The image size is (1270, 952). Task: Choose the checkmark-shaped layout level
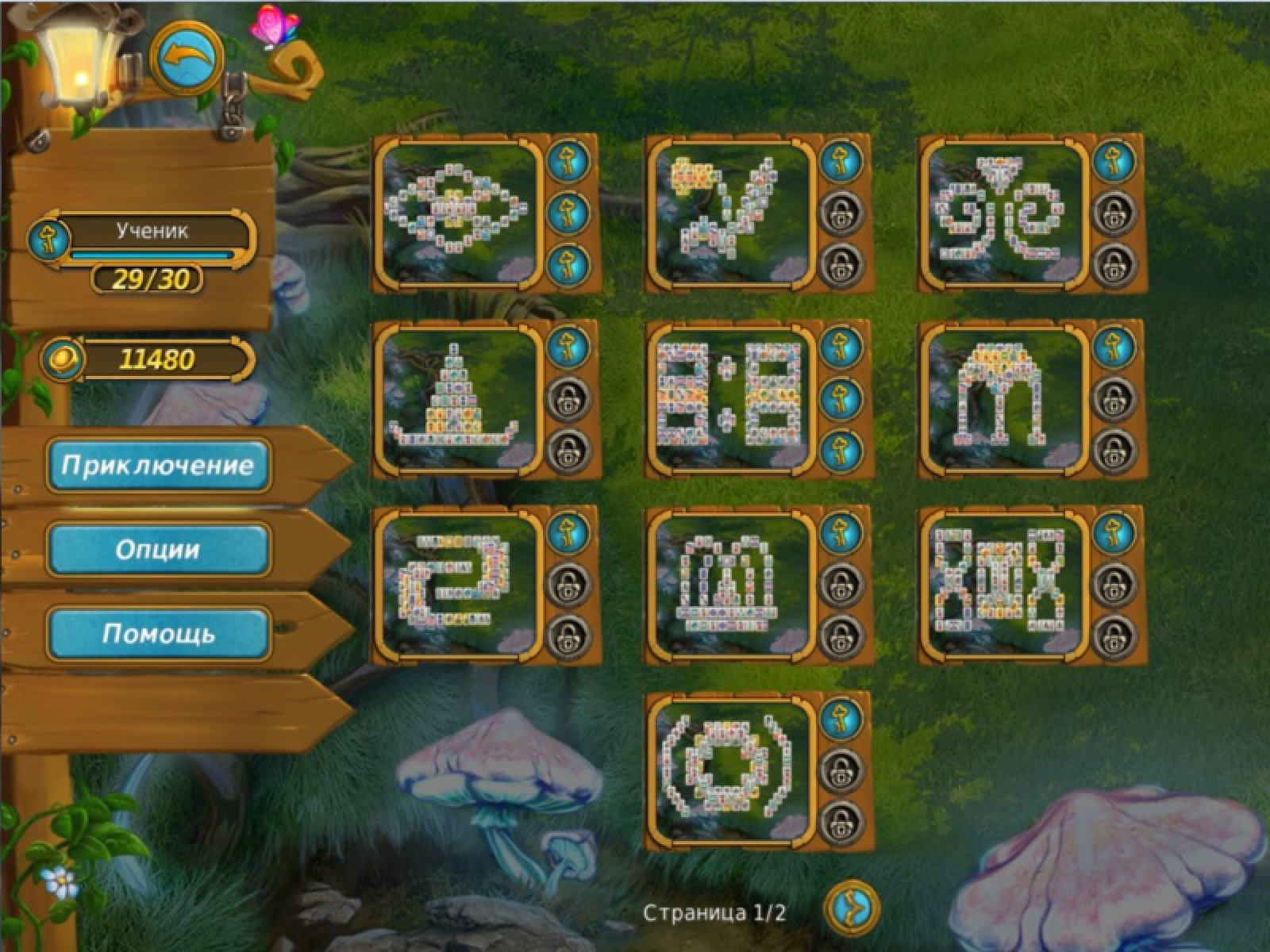click(x=732, y=212)
